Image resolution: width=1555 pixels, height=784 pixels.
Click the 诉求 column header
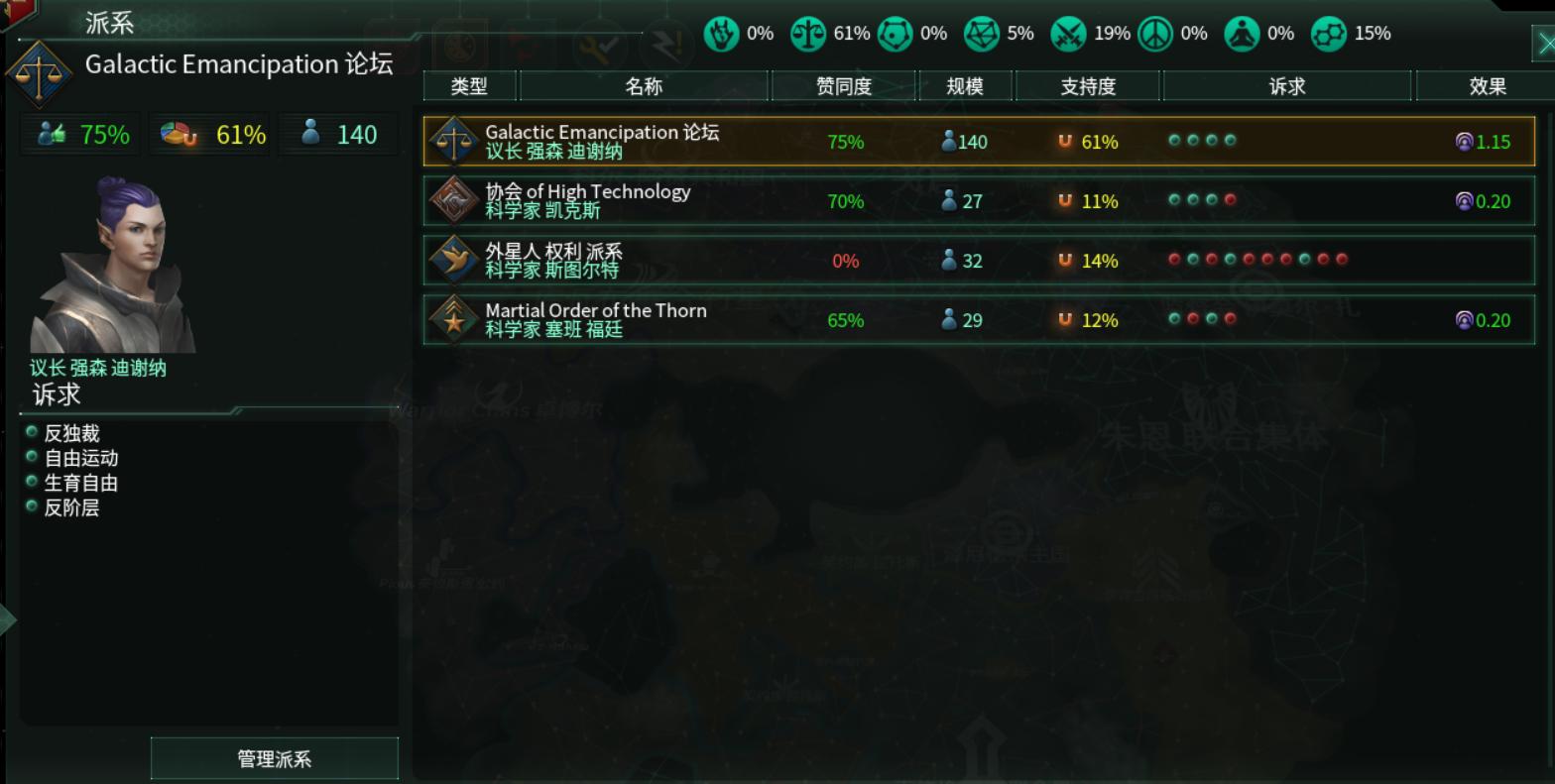click(1286, 86)
